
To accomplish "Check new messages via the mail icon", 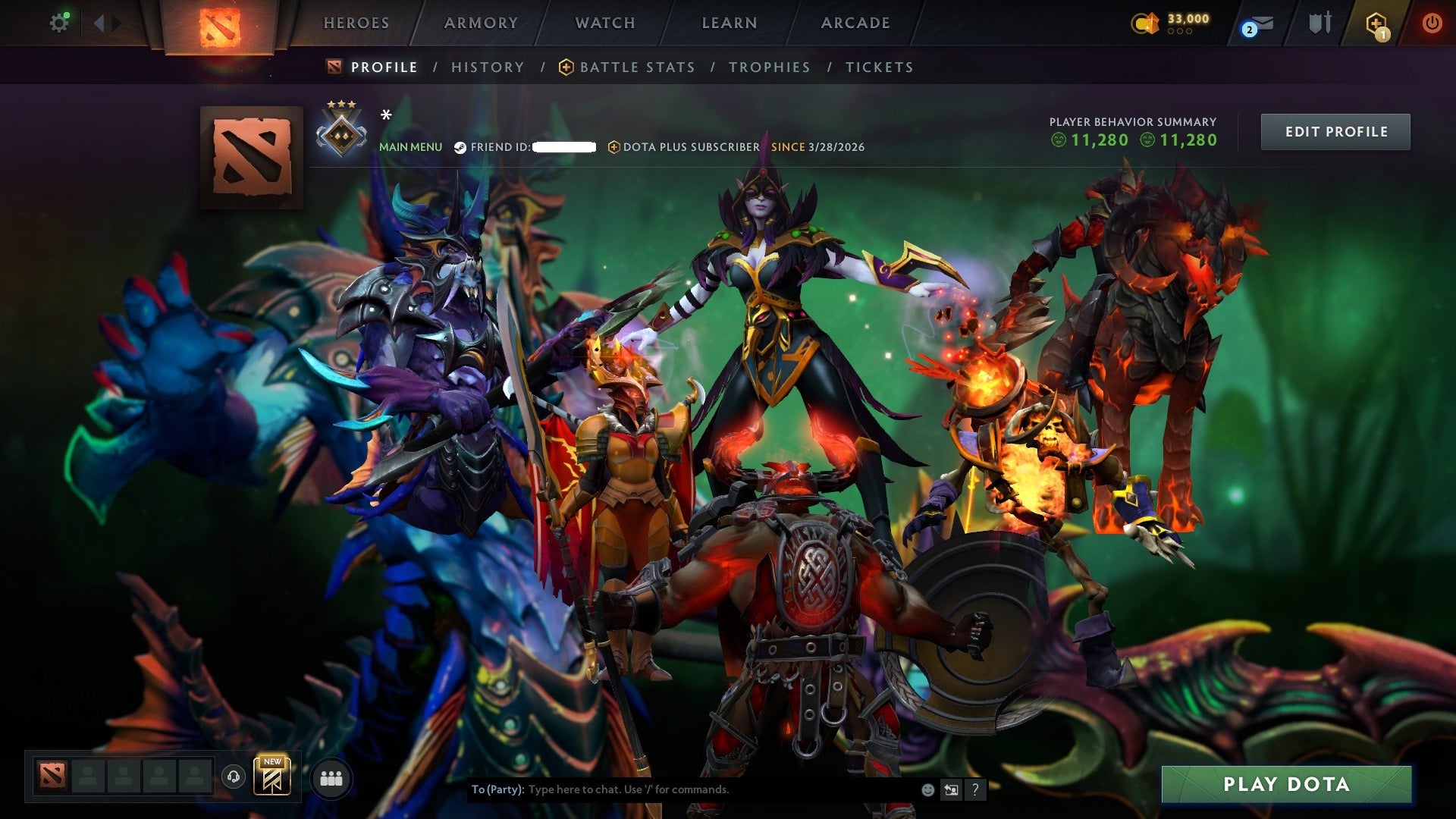I will [1255, 24].
